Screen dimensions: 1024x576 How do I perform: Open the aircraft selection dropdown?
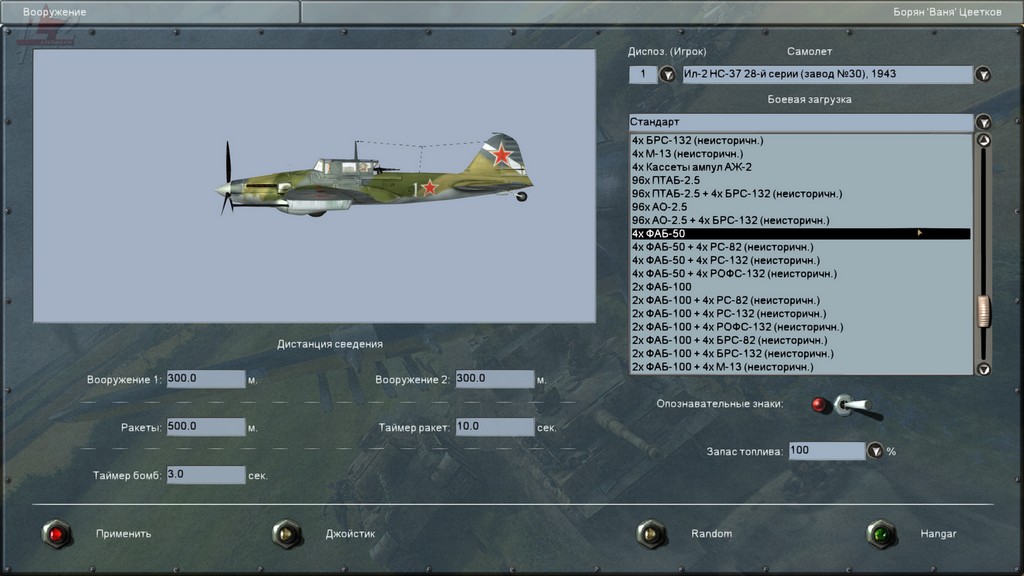[983, 75]
